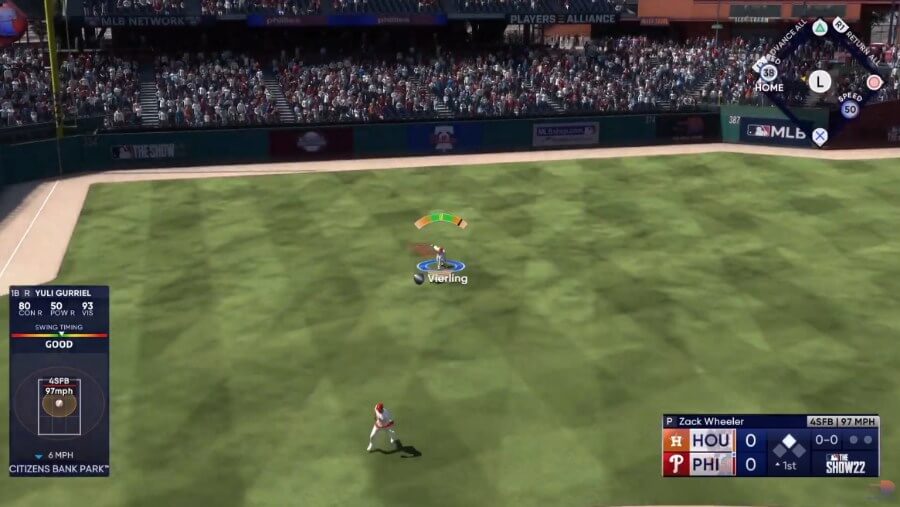Select the fielder marked Vierling
900x507 pixels.
click(x=440, y=258)
